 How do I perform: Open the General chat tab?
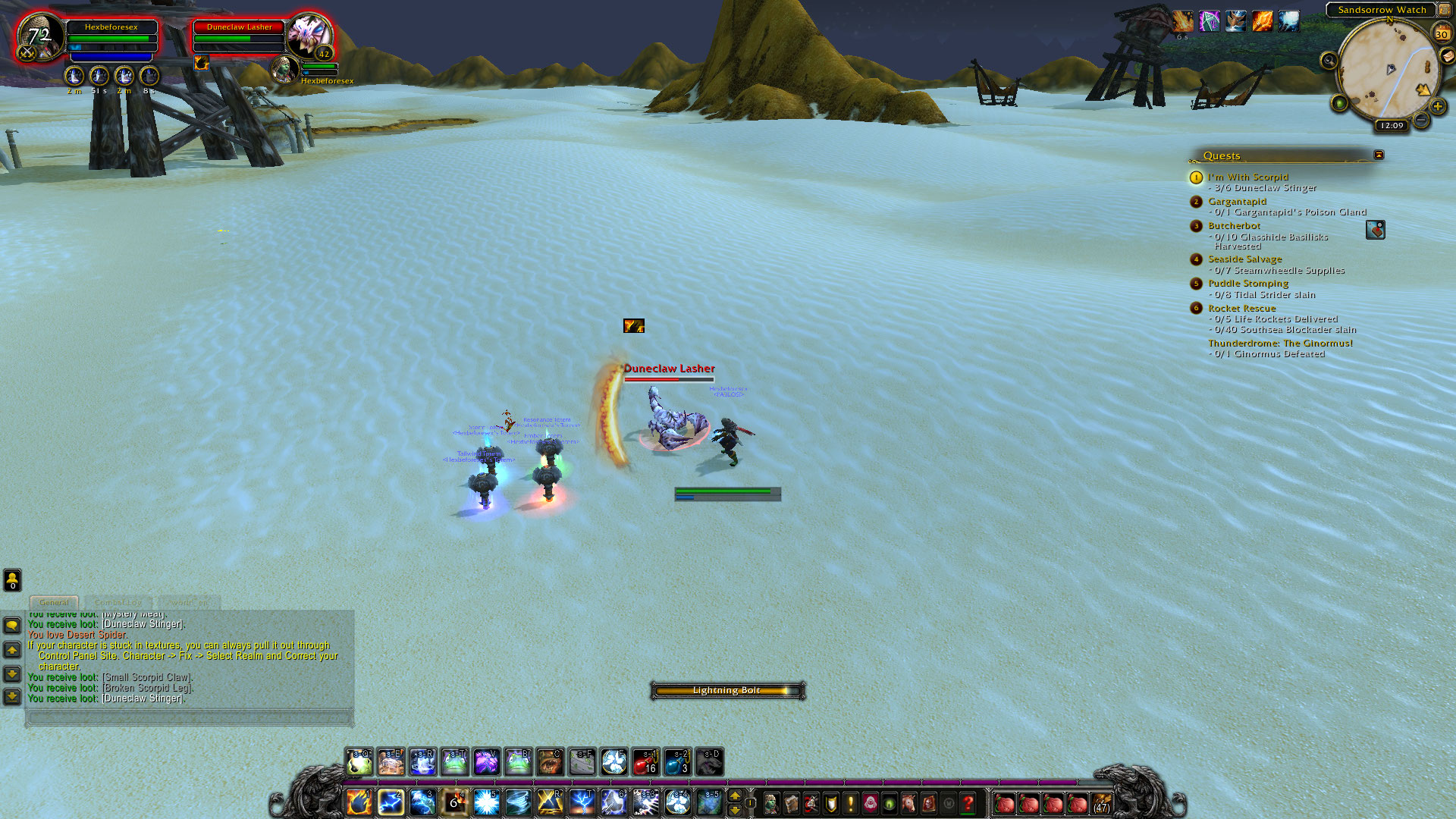(x=54, y=602)
